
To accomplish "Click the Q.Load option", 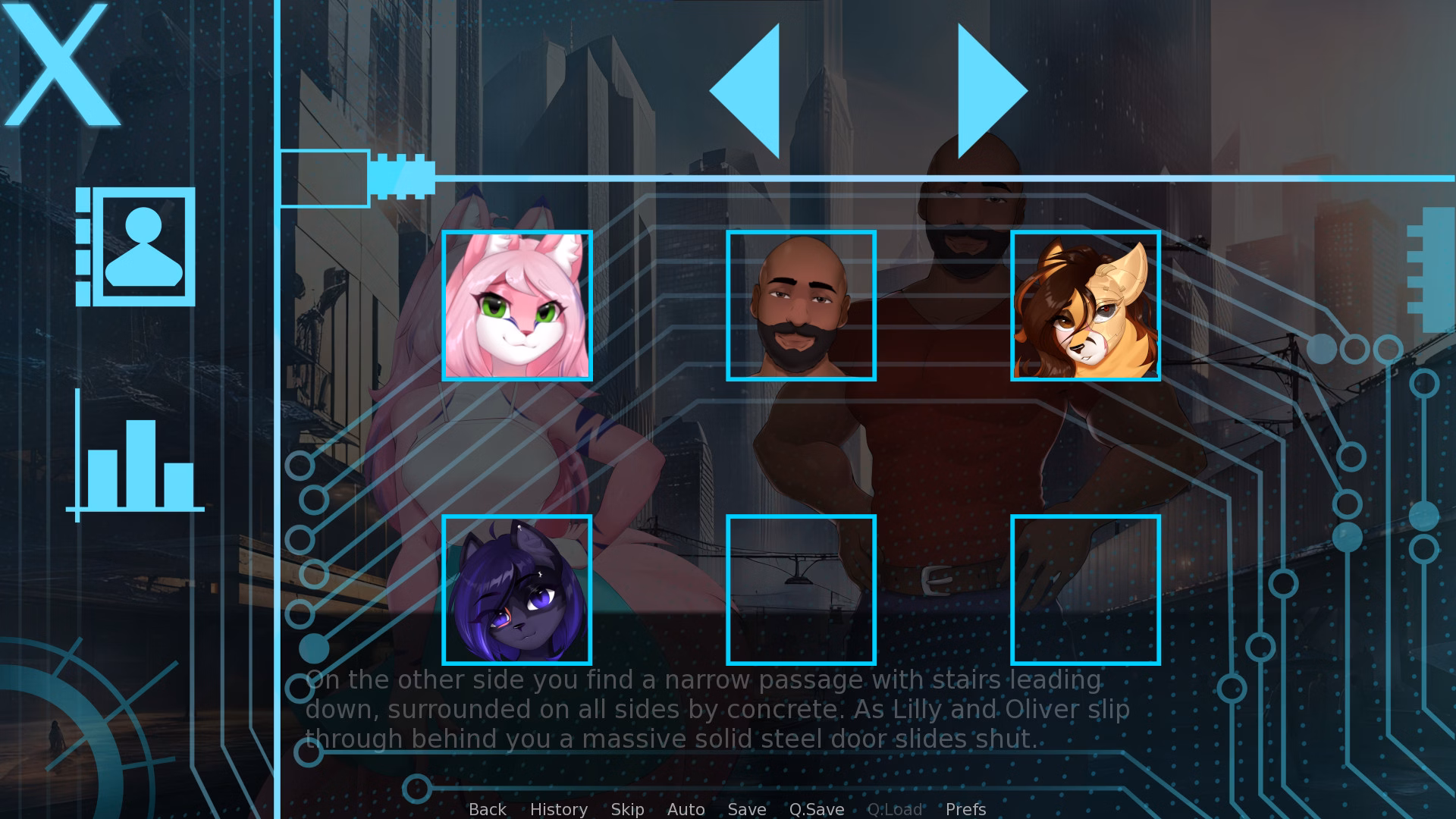I will pyautogui.click(x=895, y=809).
